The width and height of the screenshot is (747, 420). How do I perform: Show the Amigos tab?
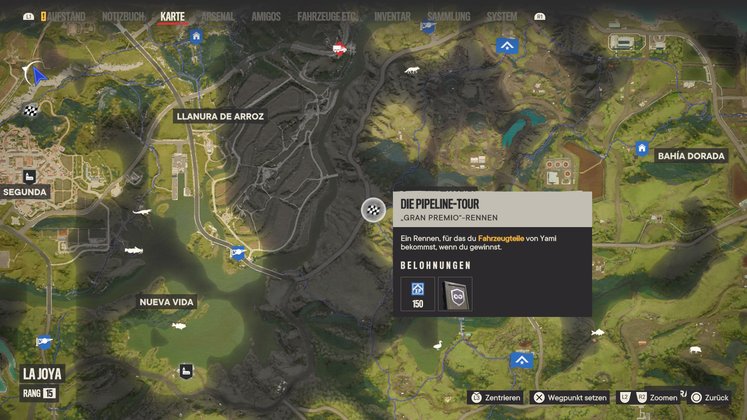click(x=265, y=17)
